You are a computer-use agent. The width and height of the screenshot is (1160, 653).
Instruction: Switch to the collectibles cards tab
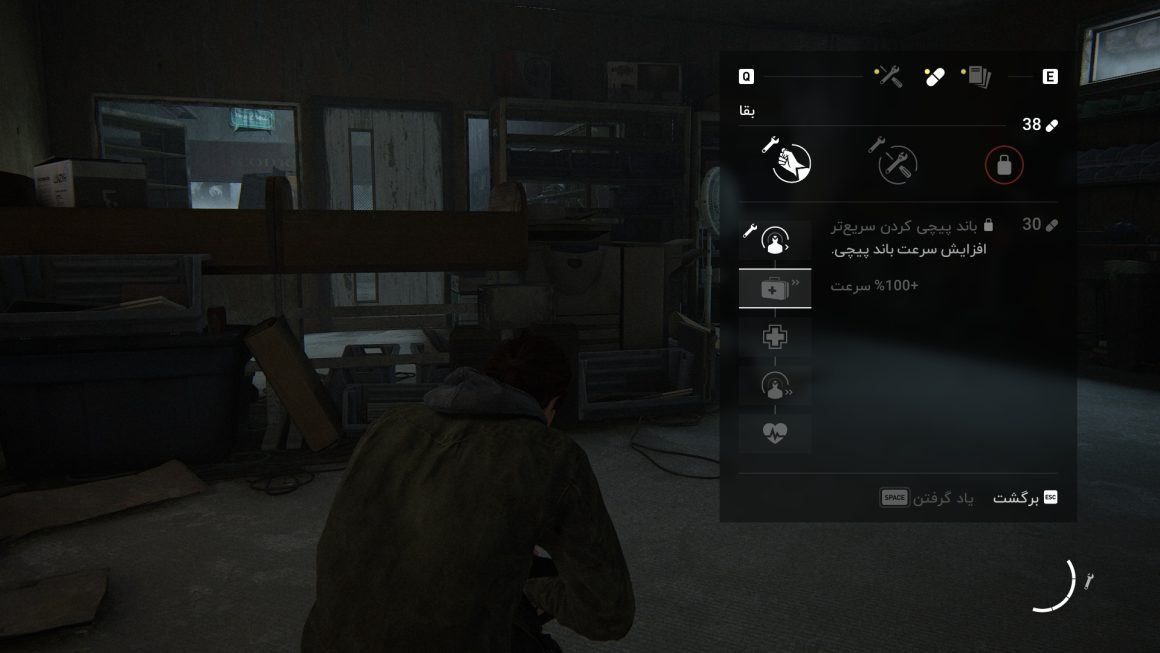tap(977, 76)
